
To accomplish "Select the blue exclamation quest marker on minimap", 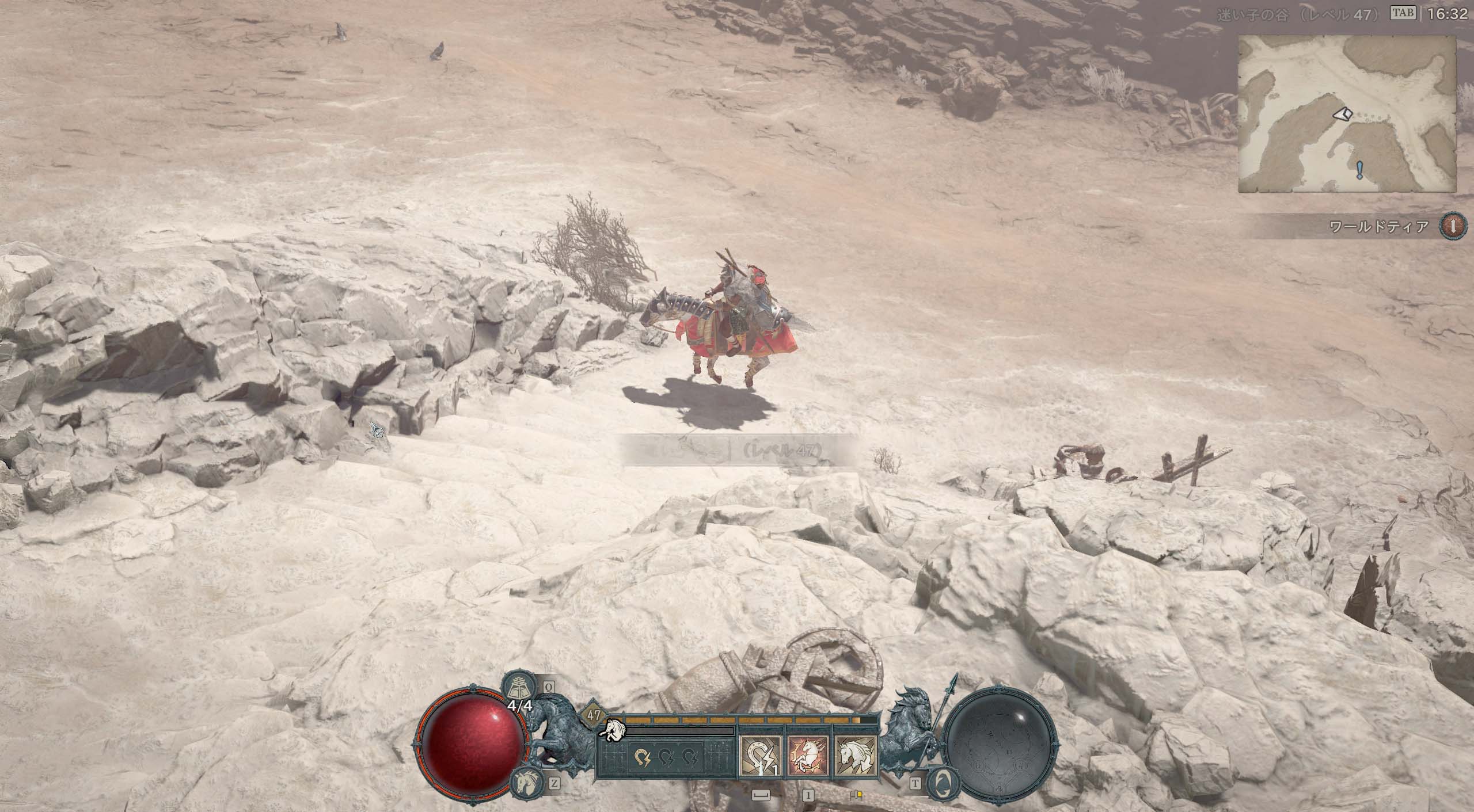I will pos(1359,170).
